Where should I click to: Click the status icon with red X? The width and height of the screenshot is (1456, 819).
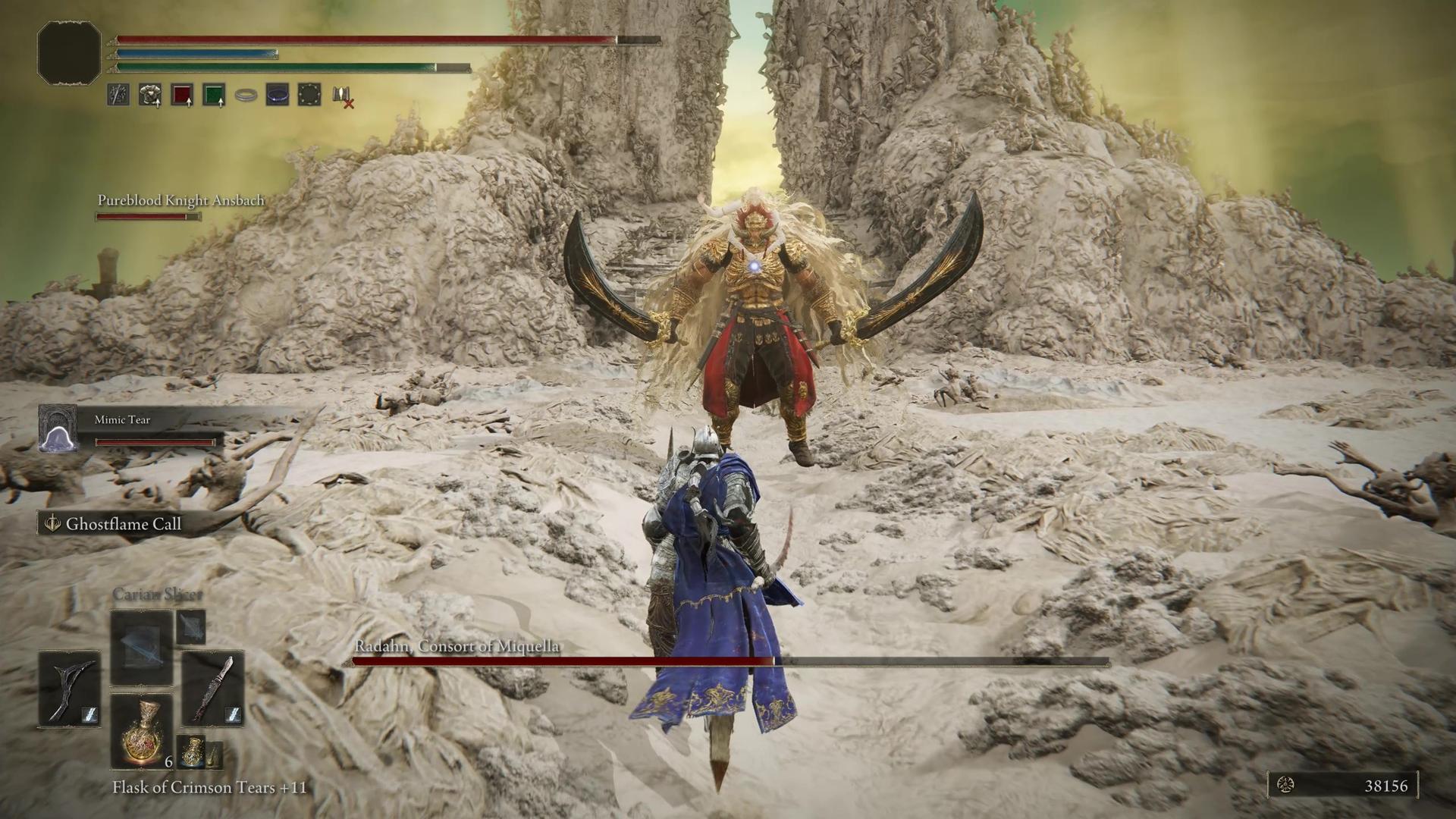point(342,96)
